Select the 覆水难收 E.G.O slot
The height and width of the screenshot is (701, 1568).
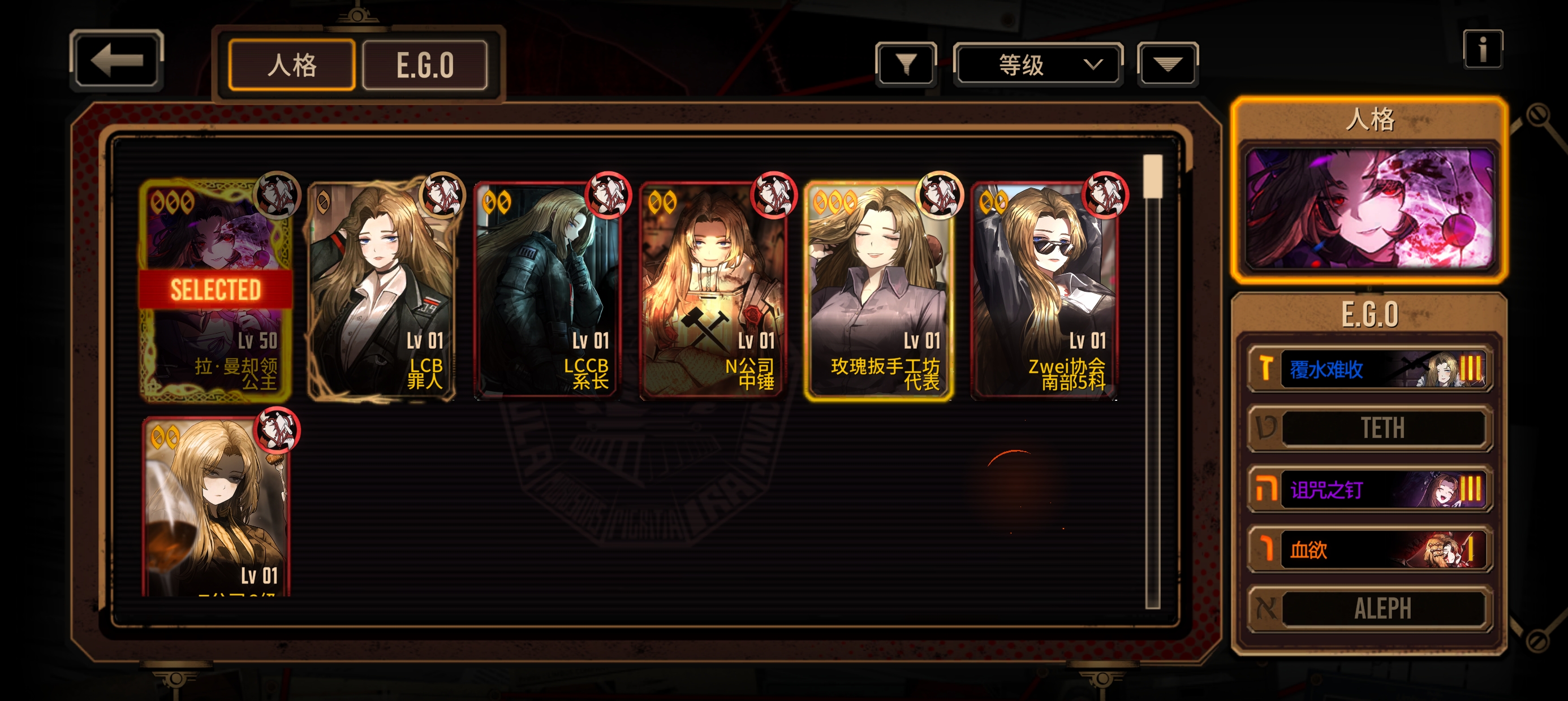coord(1369,369)
